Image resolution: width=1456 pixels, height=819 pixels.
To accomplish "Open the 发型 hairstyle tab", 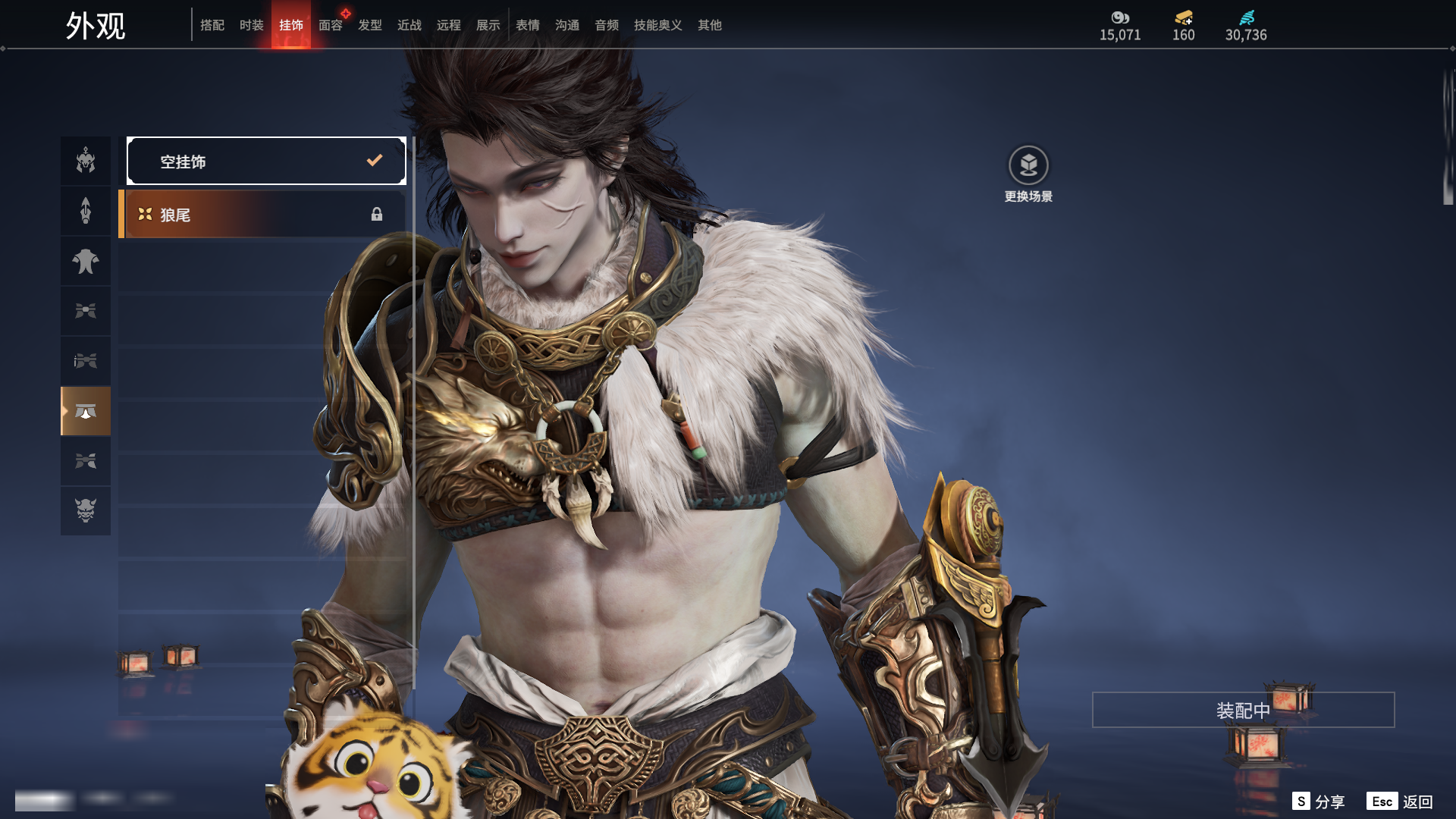I will tap(370, 25).
